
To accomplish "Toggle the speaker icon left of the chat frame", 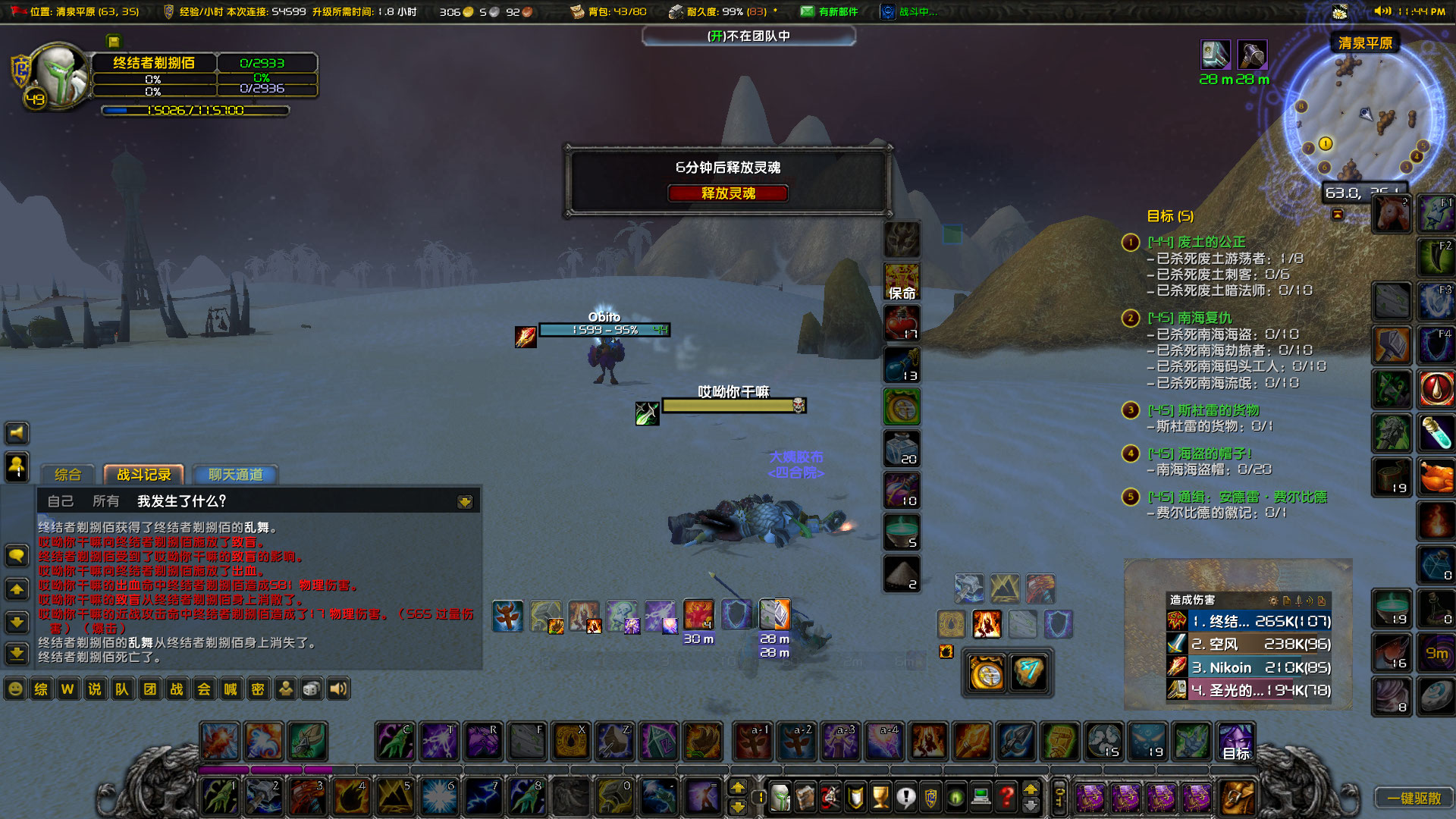I will (17, 433).
